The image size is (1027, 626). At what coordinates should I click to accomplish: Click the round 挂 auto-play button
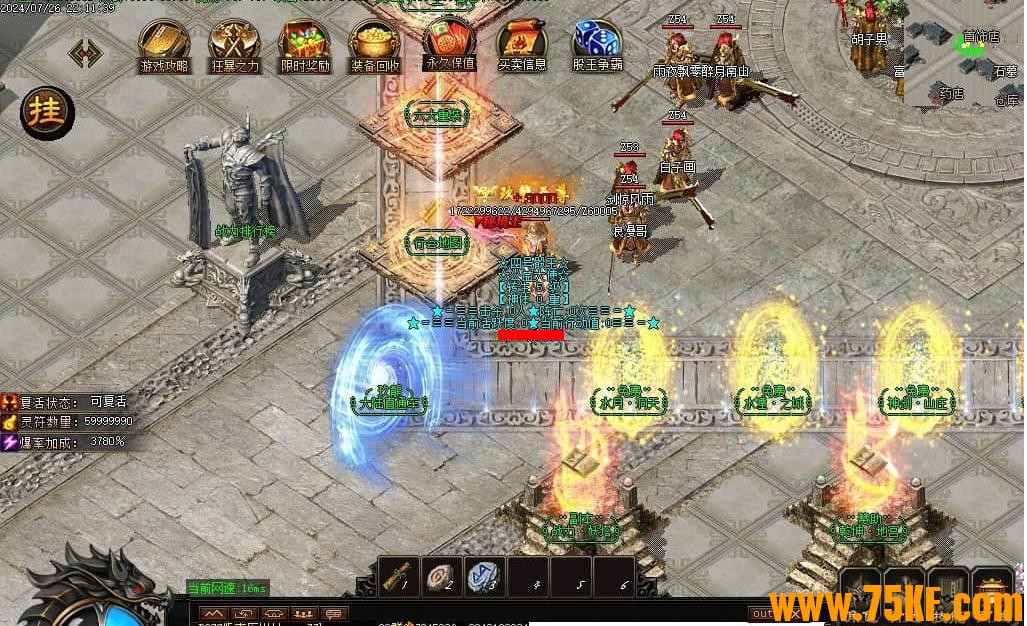click(x=47, y=111)
